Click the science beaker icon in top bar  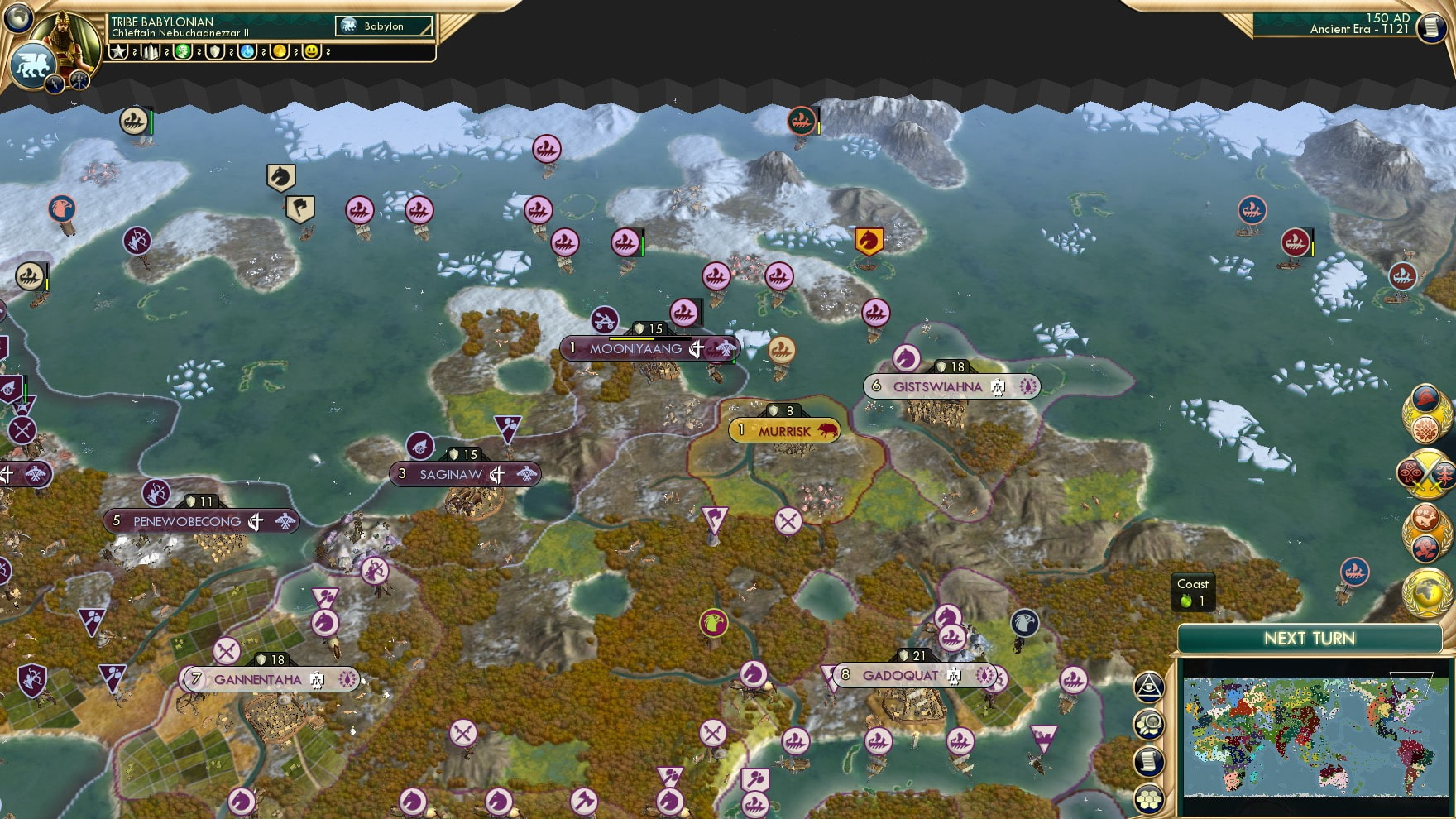click(247, 51)
